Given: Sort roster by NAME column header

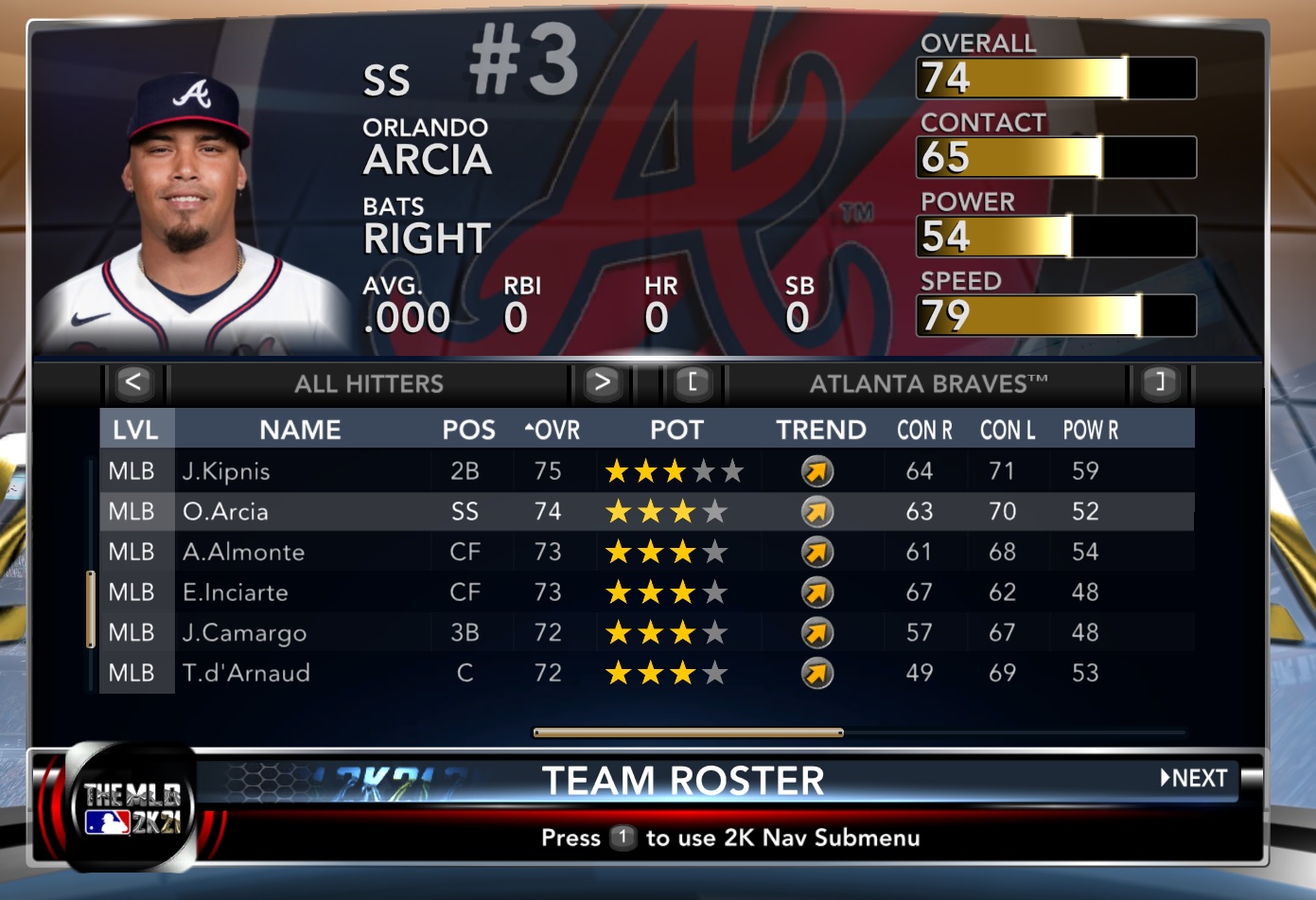Looking at the screenshot, I should click(300, 431).
